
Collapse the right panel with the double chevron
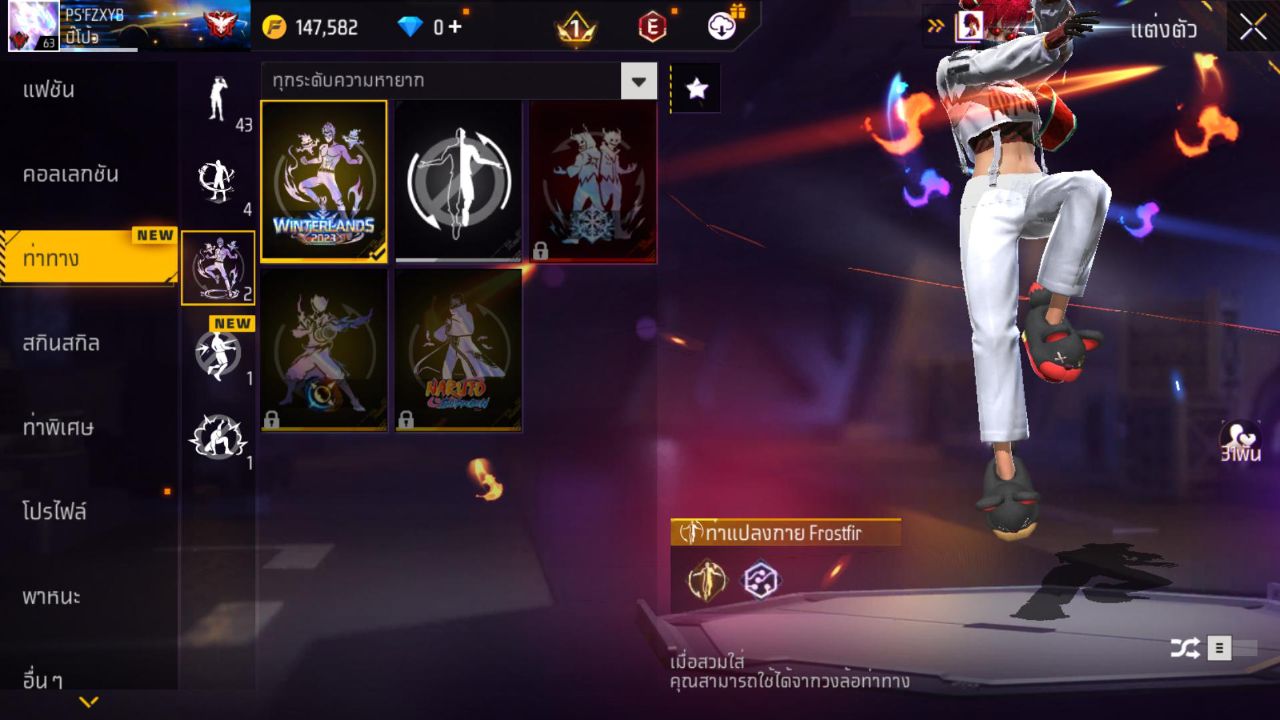pos(933,28)
